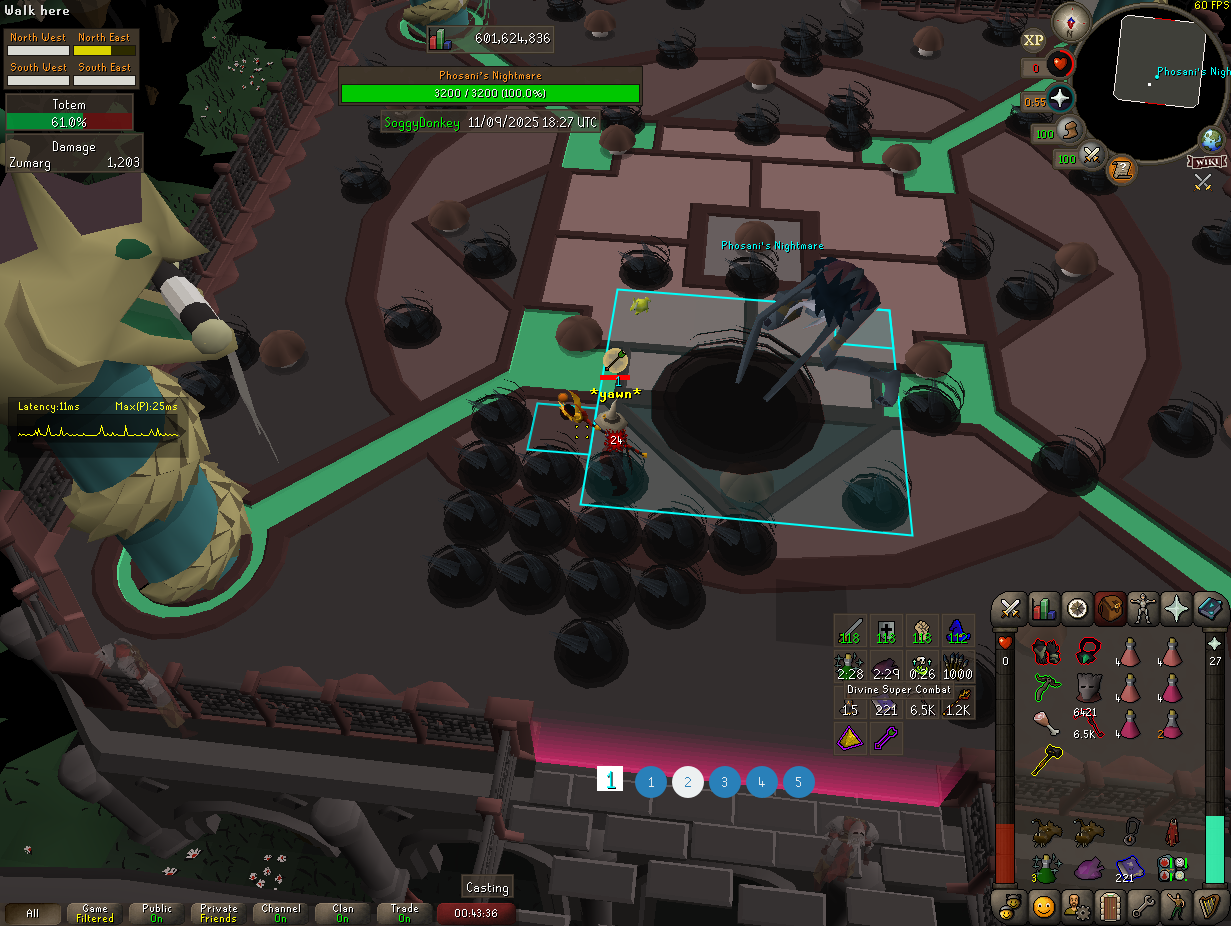
Task: Activate the special attack crossed-swords orb
Action: coord(1091,156)
